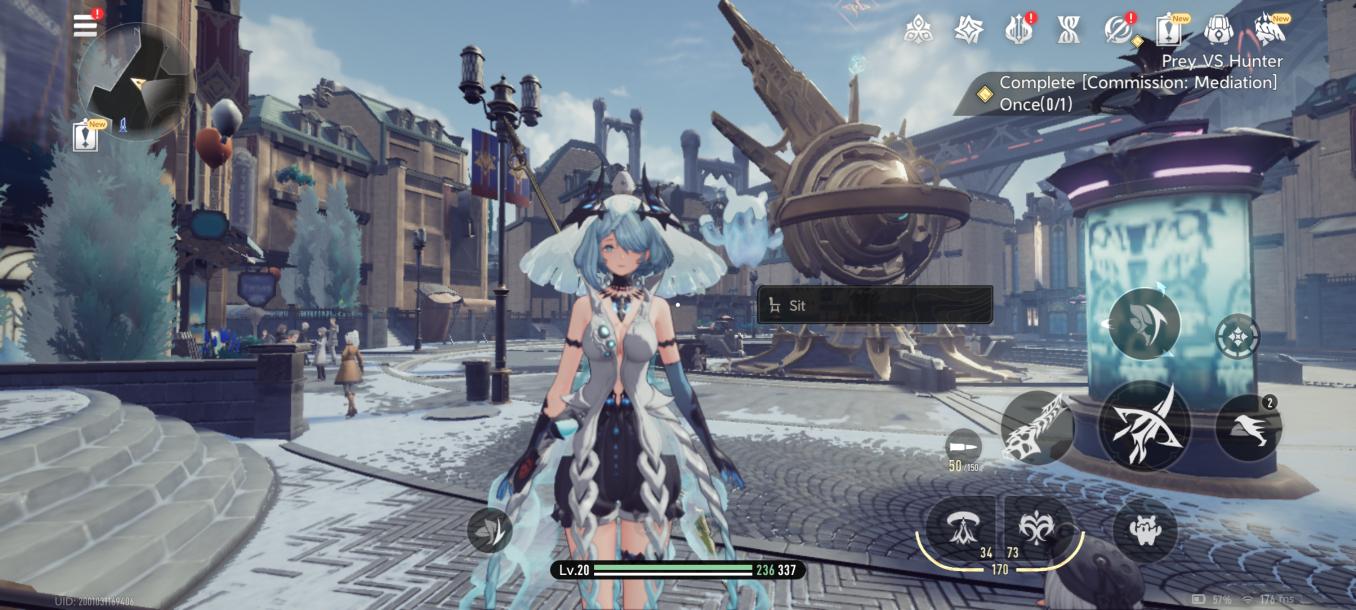Viewport: 1356px width, 610px height.
Task: Open the sword-in-circle icon with red alert
Action: coord(1118,31)
